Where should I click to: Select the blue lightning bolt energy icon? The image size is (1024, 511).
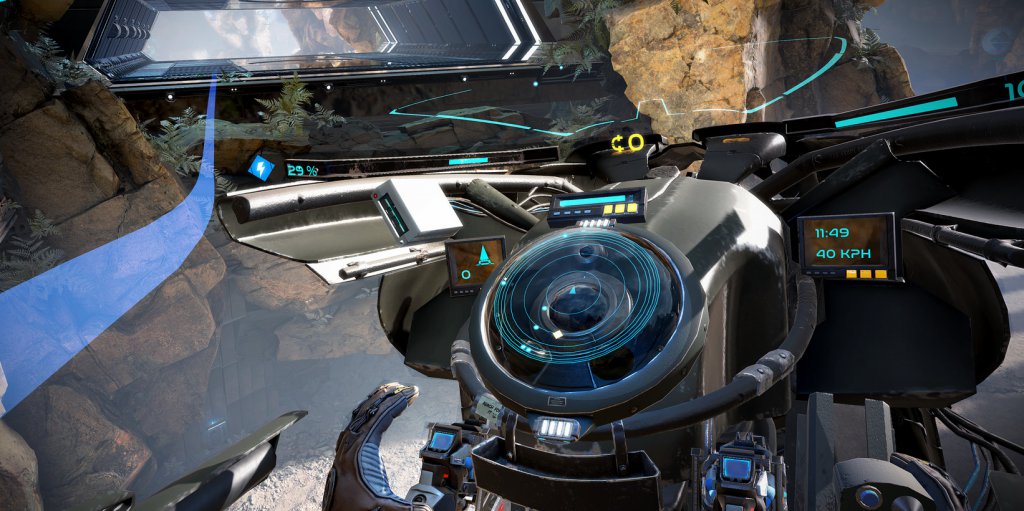point(261,167)
